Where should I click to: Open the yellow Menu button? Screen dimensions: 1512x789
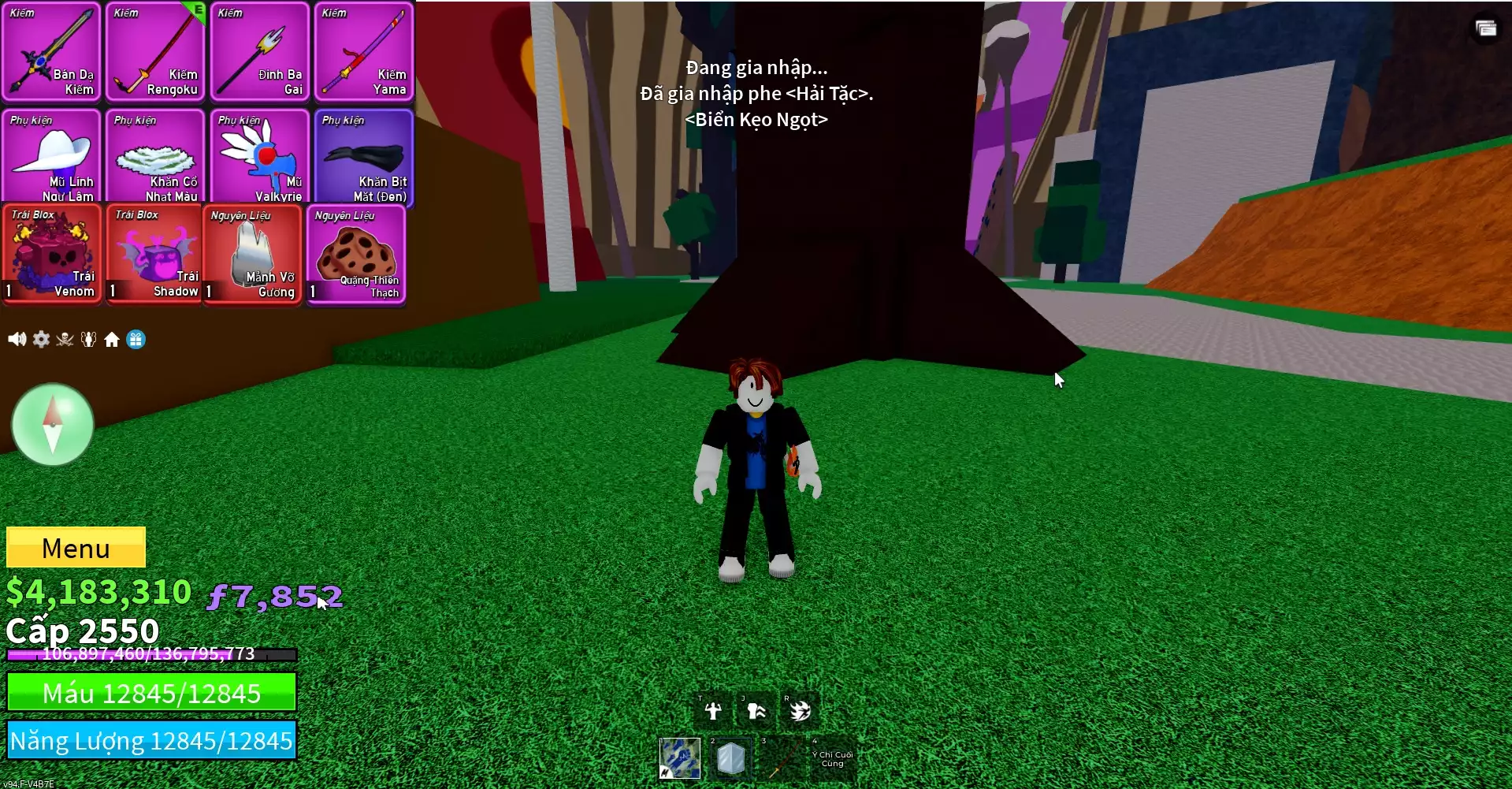click(76, 547)
